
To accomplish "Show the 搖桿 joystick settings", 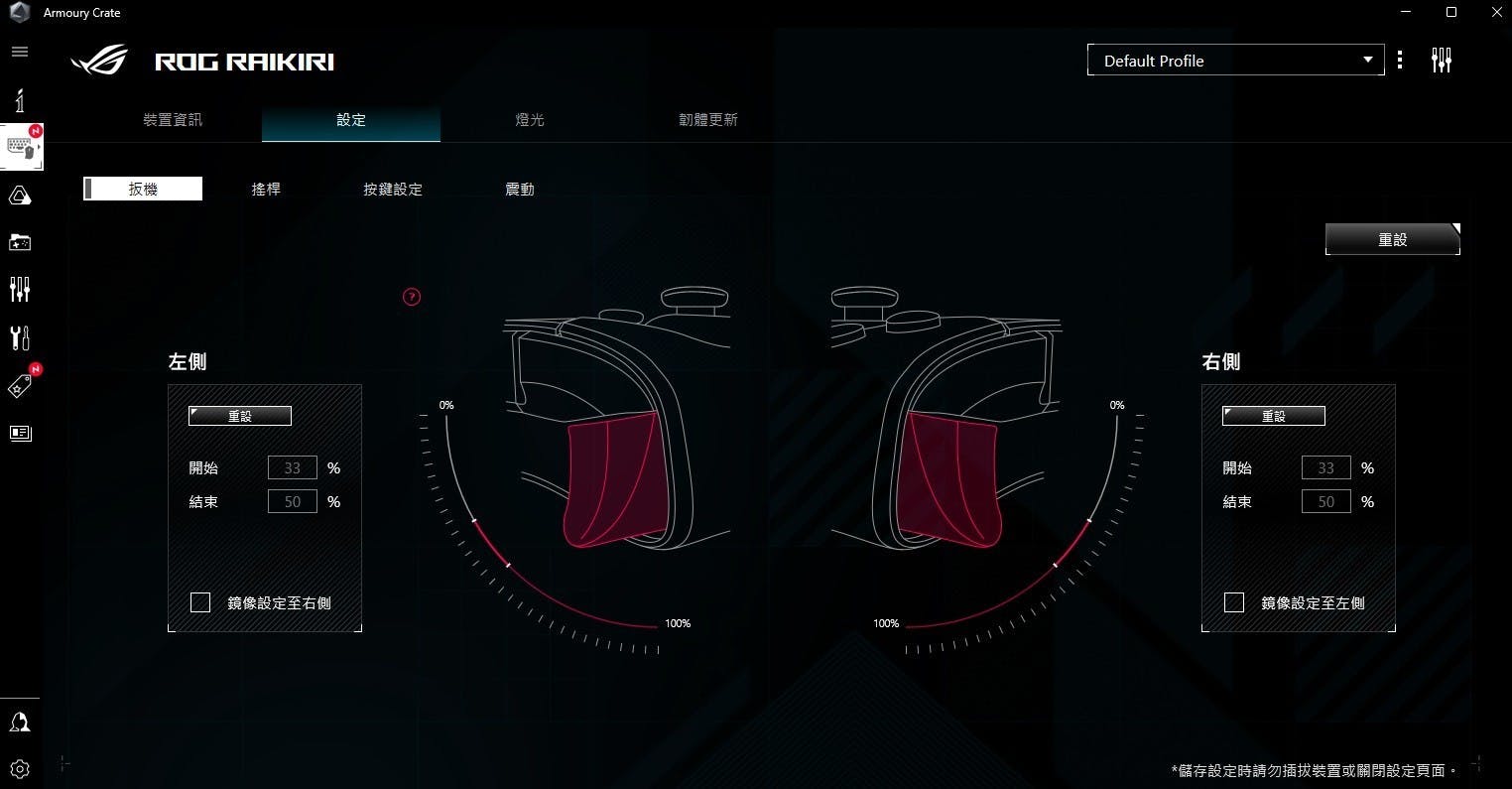I will 266,189.
